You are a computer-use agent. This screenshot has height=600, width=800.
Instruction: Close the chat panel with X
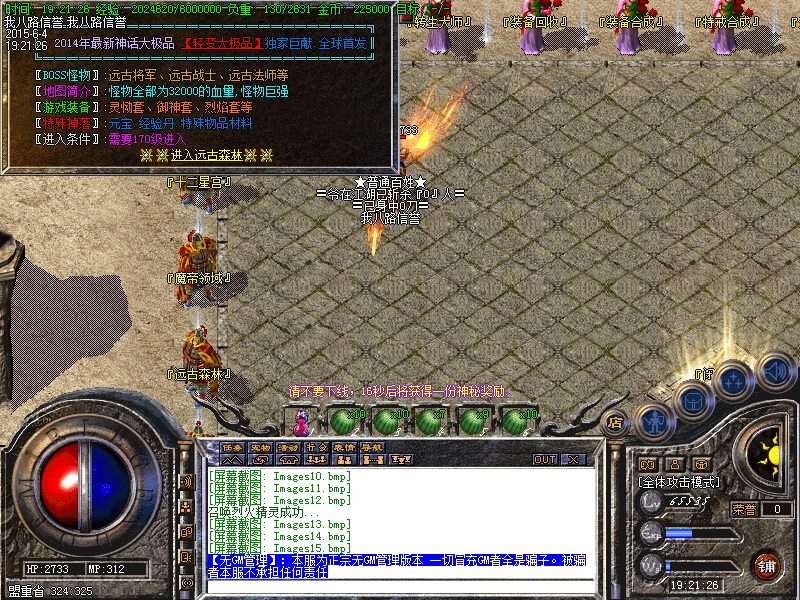click(573, 460)
